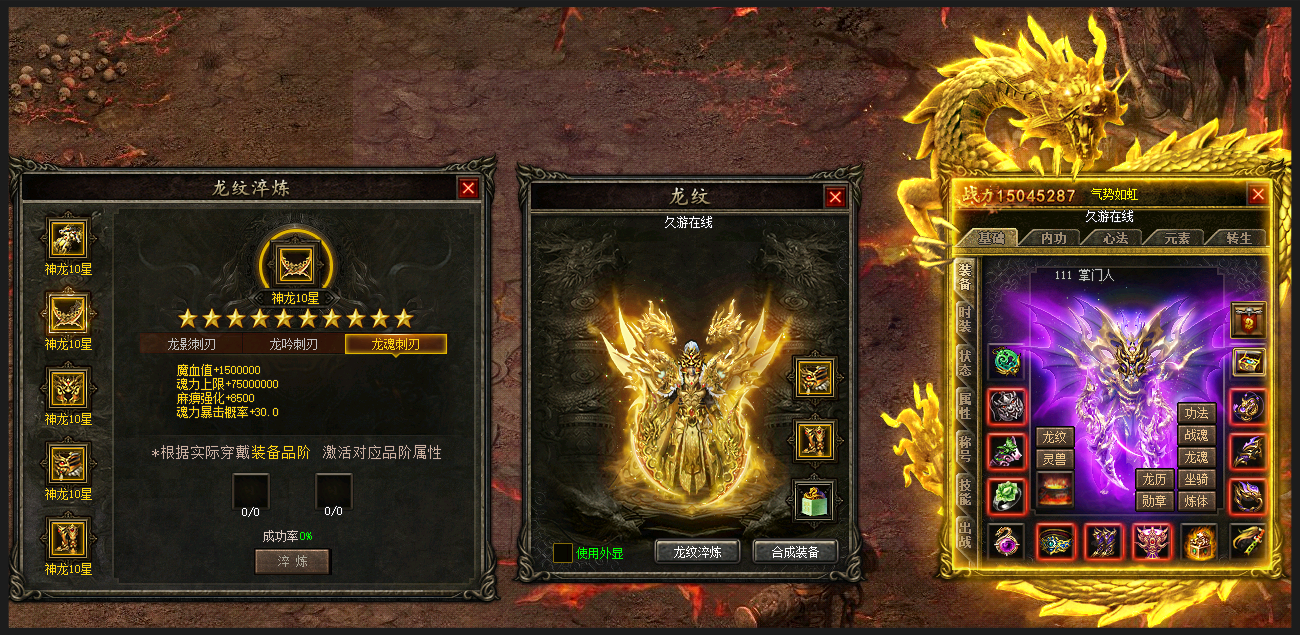This screenshot has width=1300, height=635.
Task: Choose the 龙魂刺刃 tab
Action: coord(396,344)
